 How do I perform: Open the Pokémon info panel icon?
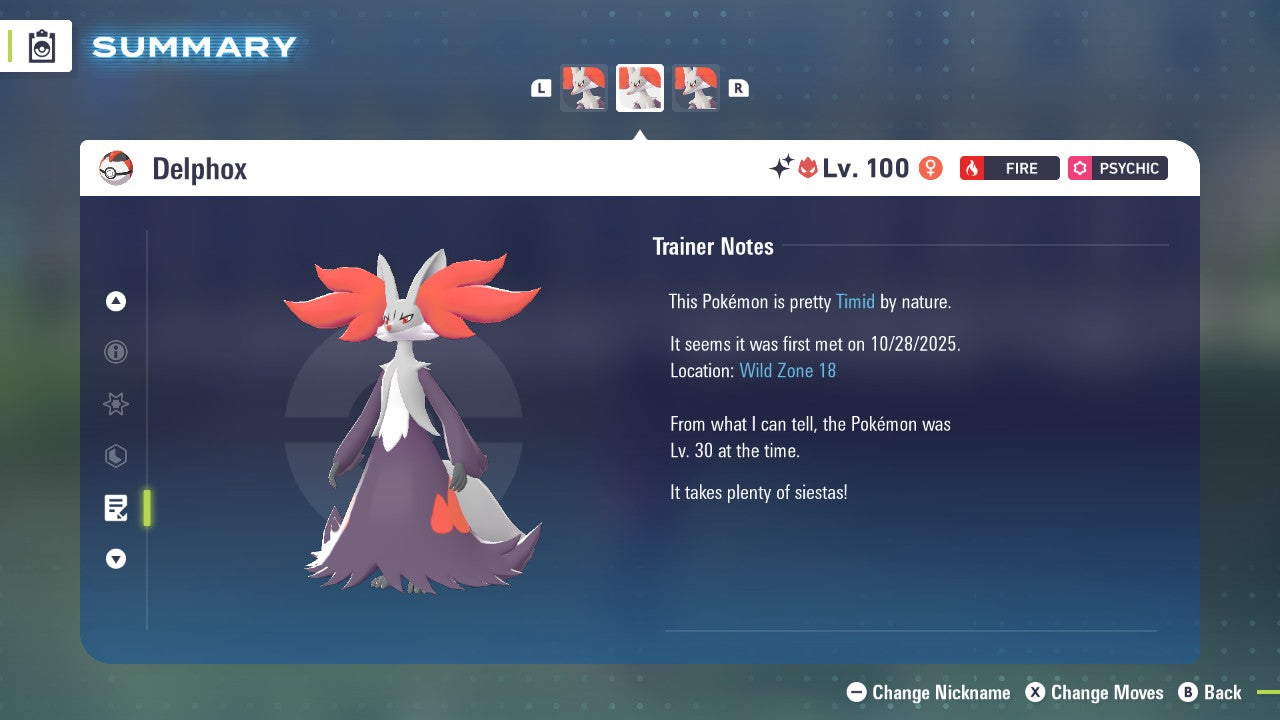click(x=116, y=352)
